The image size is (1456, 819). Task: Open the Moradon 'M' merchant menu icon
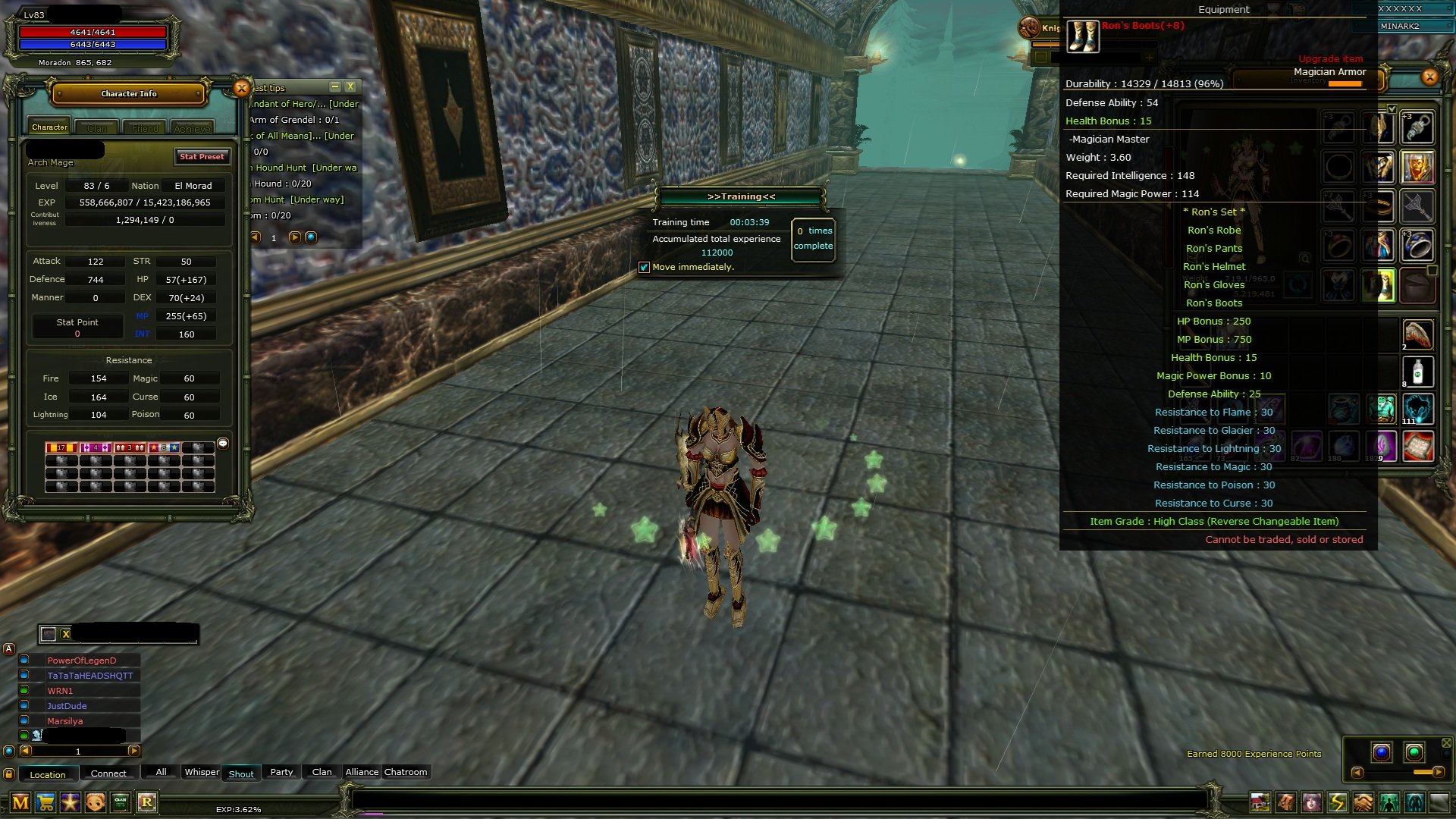[x=20, y=802]
